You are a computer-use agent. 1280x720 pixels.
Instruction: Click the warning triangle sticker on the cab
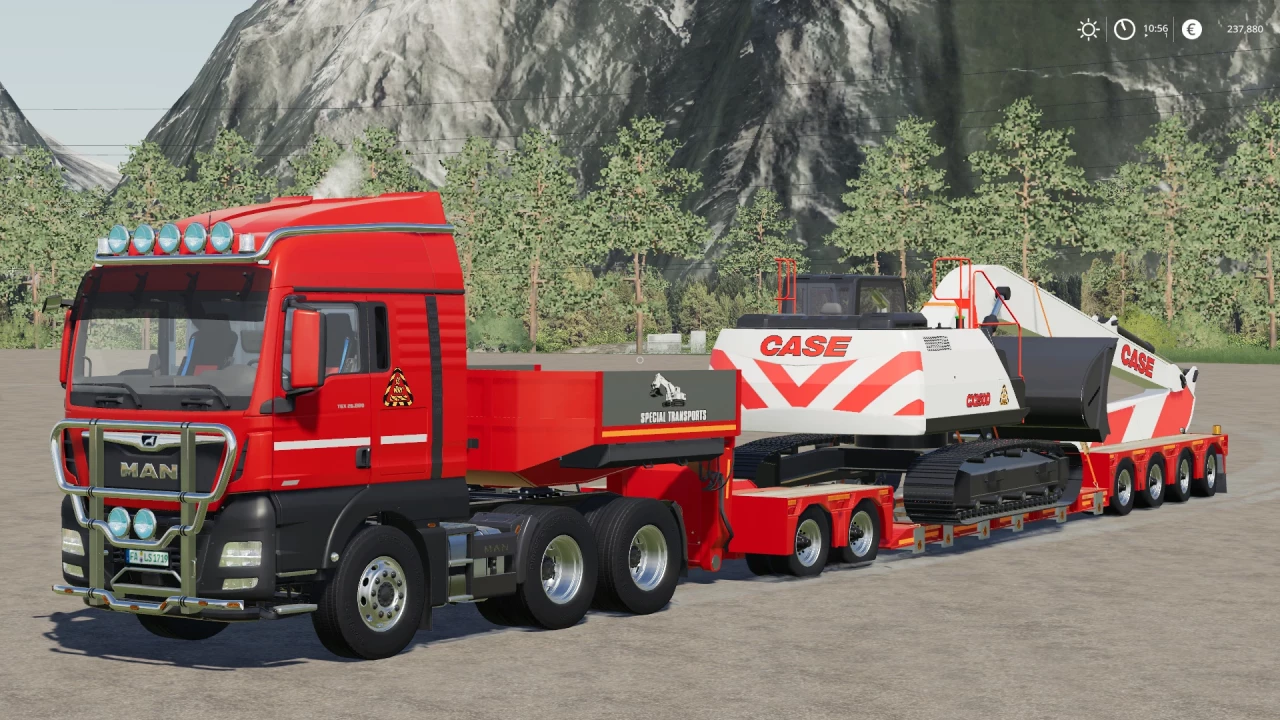(398, 385)
